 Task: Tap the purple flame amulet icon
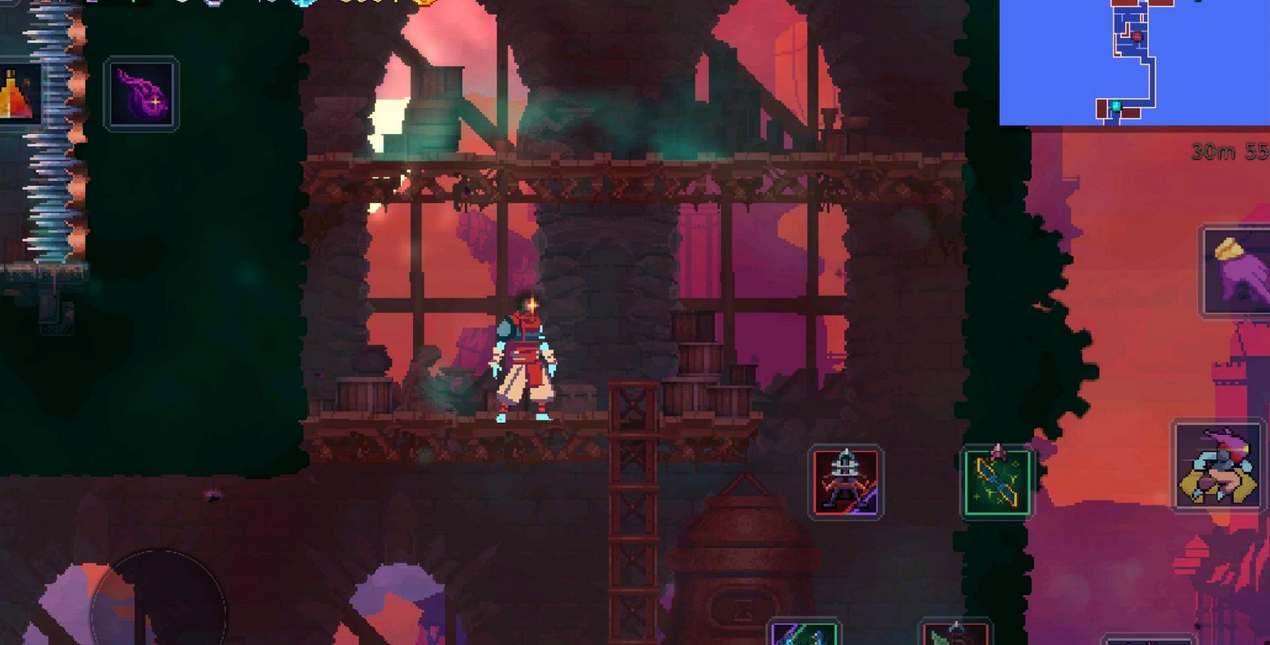pyautogui.click(x=141, y=94)
